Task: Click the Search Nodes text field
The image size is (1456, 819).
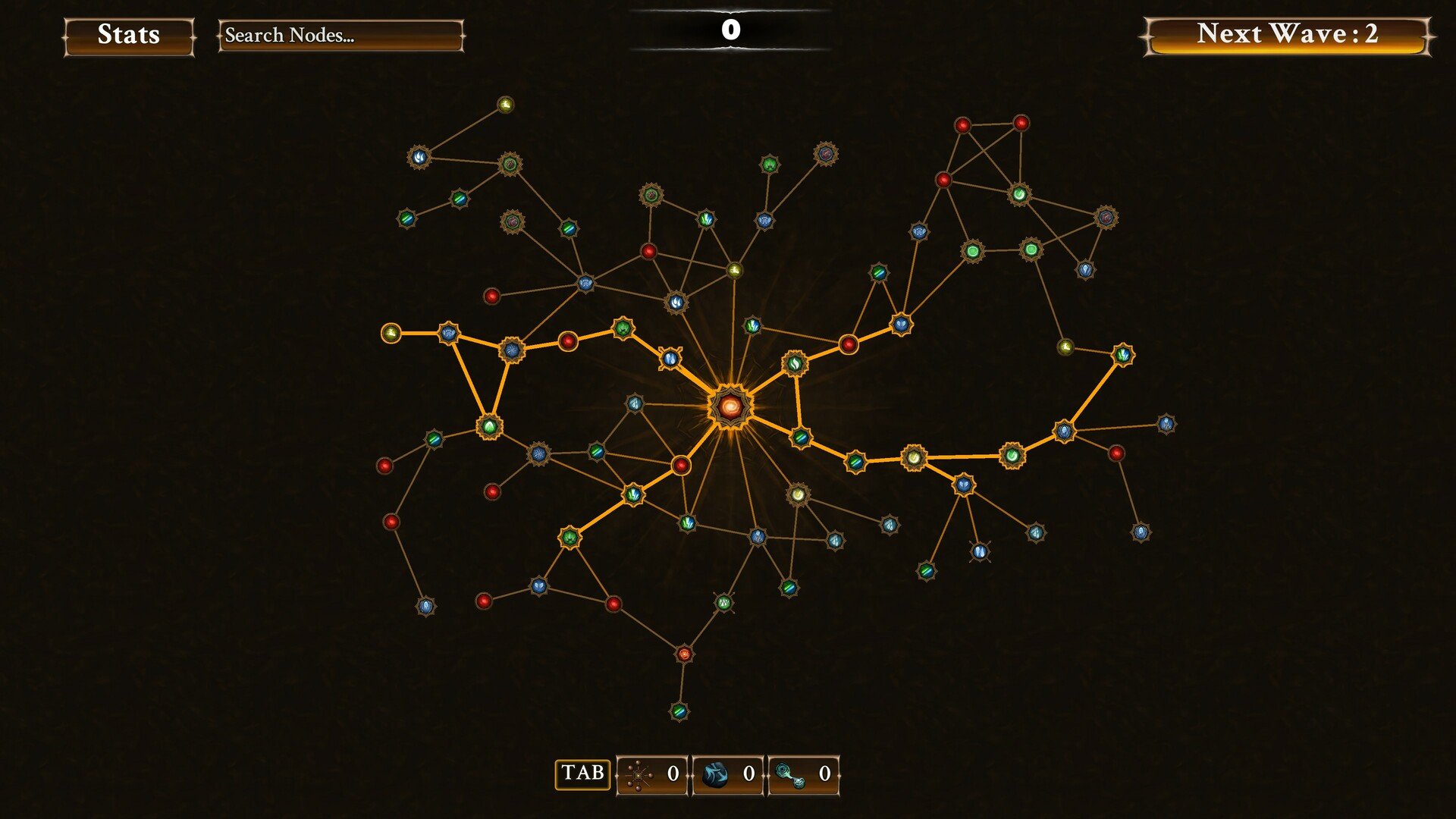Action: pos(340,35)
